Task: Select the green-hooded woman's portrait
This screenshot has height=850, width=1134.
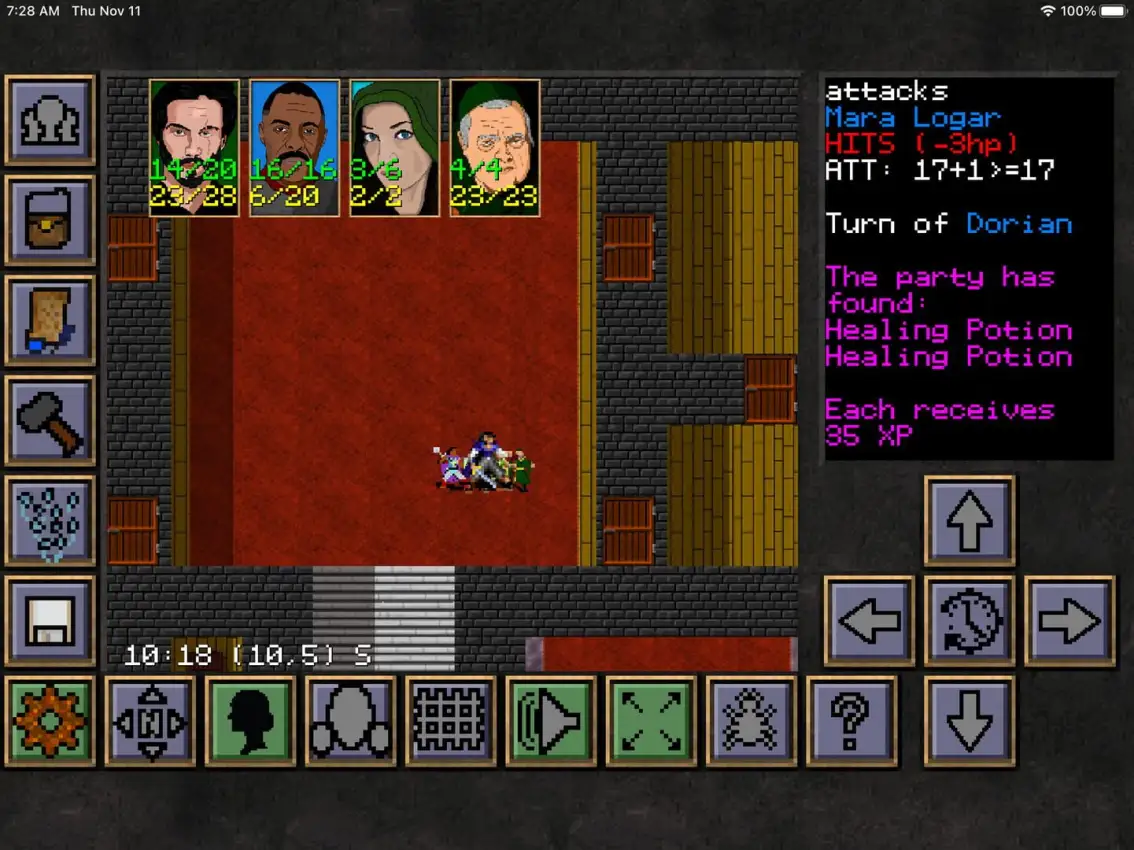Action: pyautogui.click(x=395, y=147)
